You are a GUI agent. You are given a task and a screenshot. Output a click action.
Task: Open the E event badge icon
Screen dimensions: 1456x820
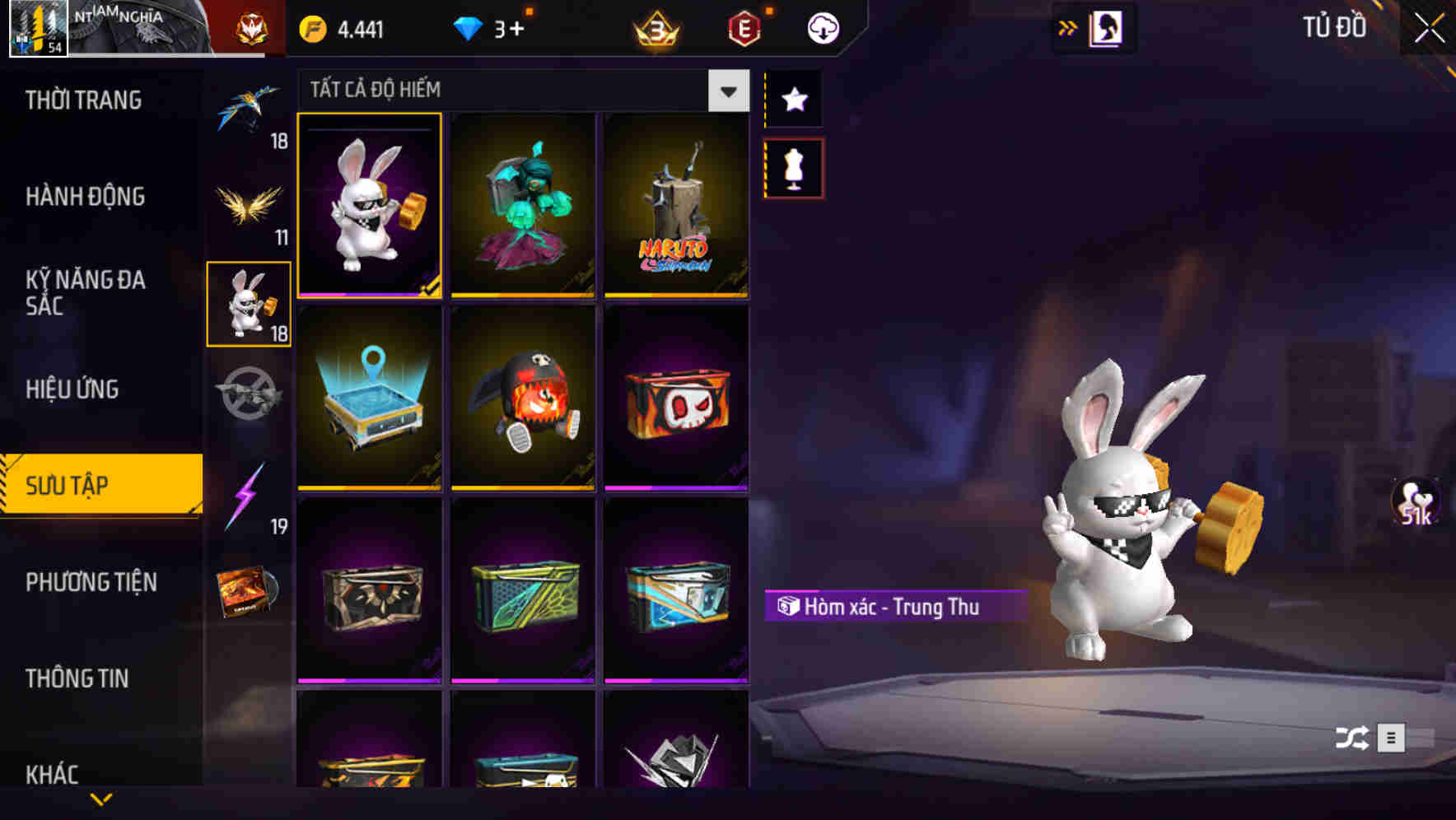(745, 26)
